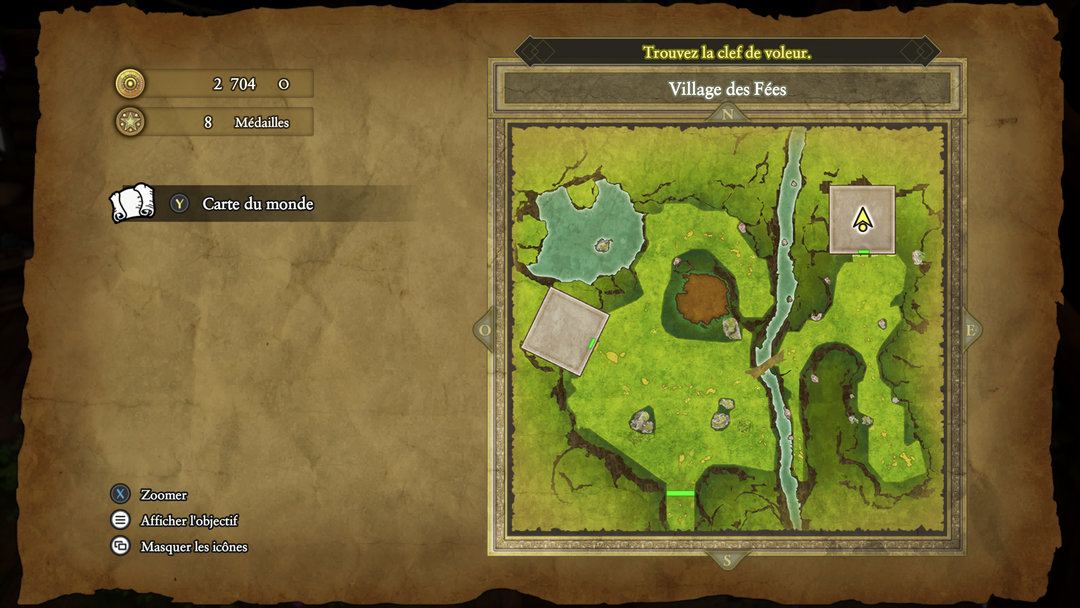Select the green exit marker at map bottom
Screen dimensions: 1080x608
[680, 493]
